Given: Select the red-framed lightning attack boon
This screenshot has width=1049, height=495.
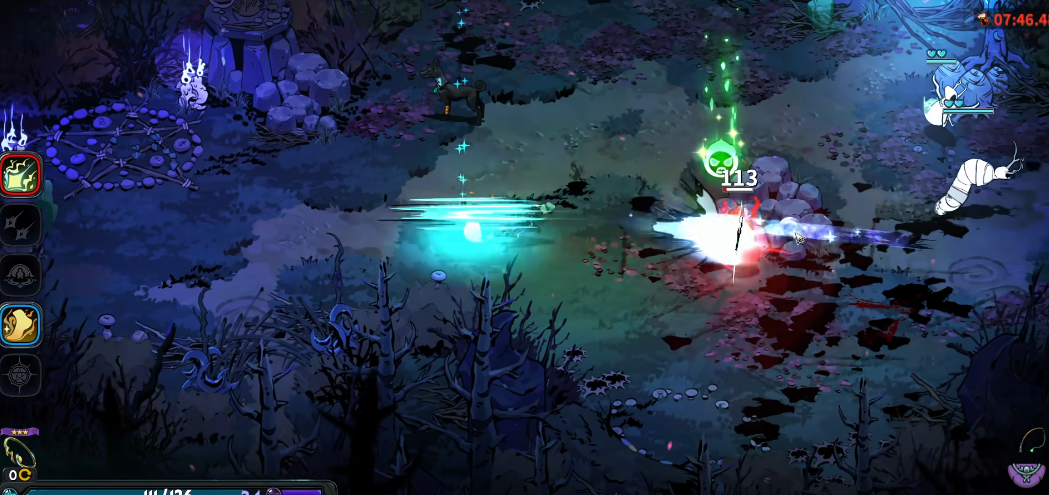Looking at the screenshot, I should pos(21,175).
